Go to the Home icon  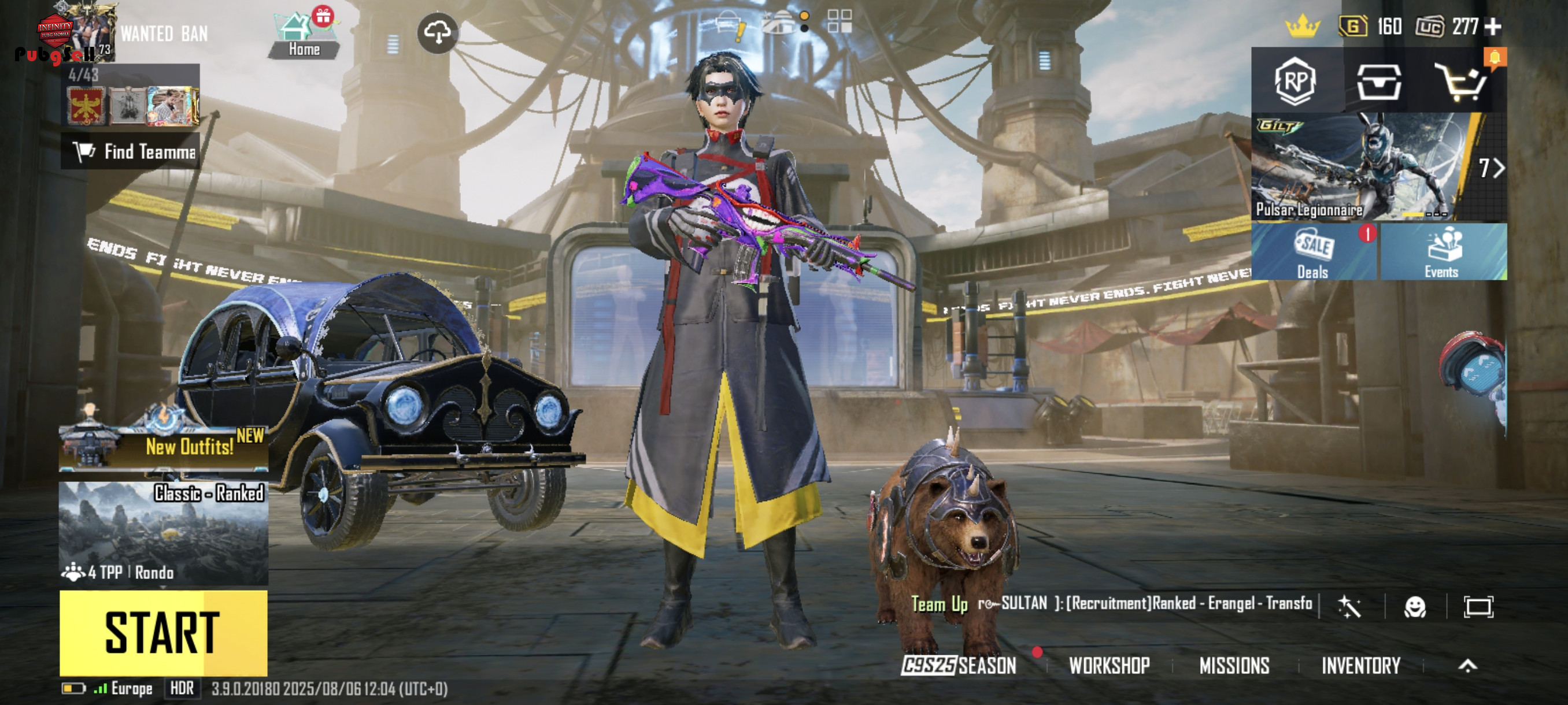(x=304, y=36)
